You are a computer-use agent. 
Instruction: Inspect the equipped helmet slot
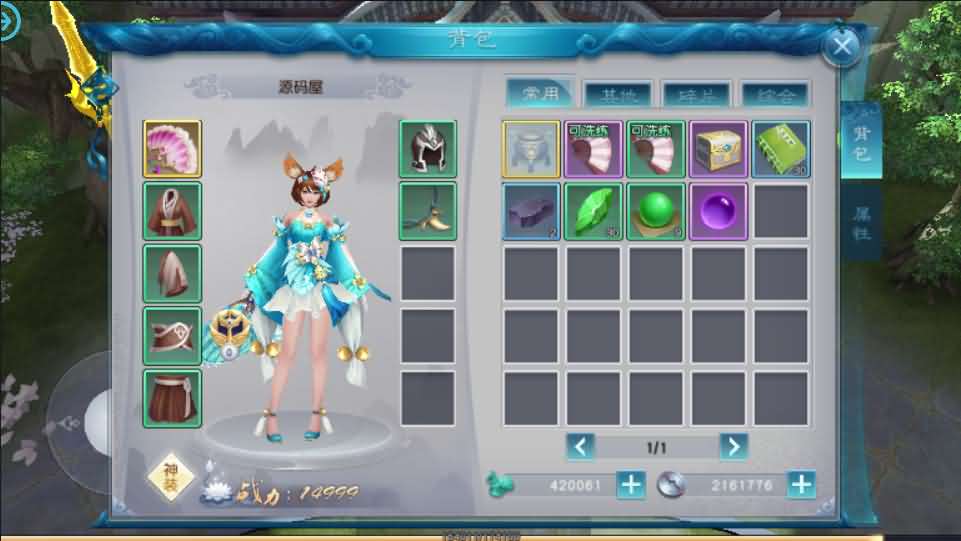(428, 149)
